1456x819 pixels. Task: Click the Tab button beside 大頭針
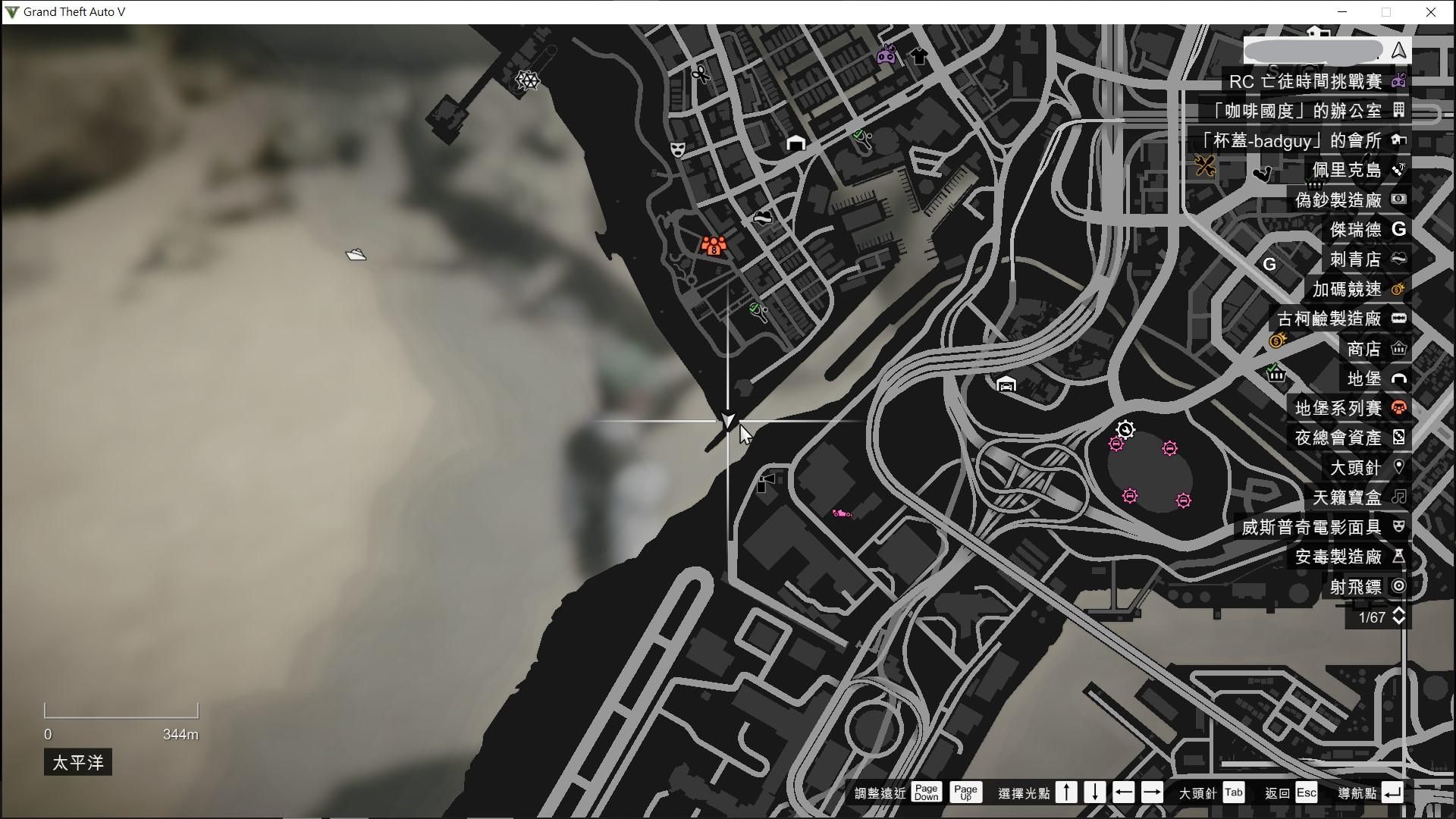coord(1233,792)
